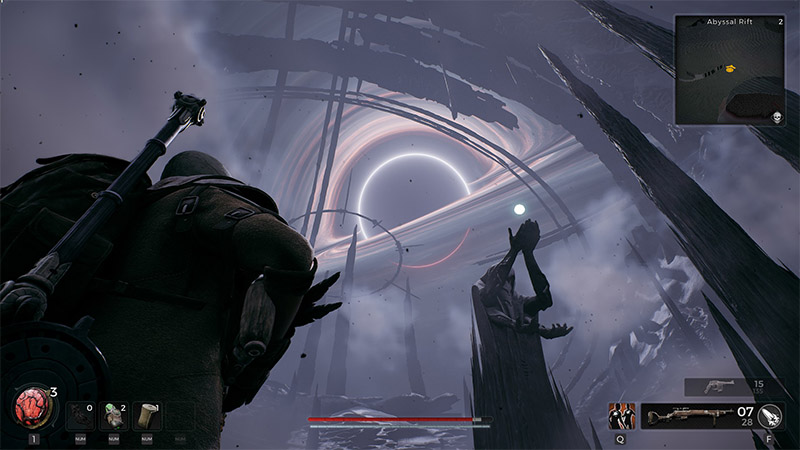Screen dimensions: 800x450
Task: Select the bandage consumable slot
Action: pos(113,415)
